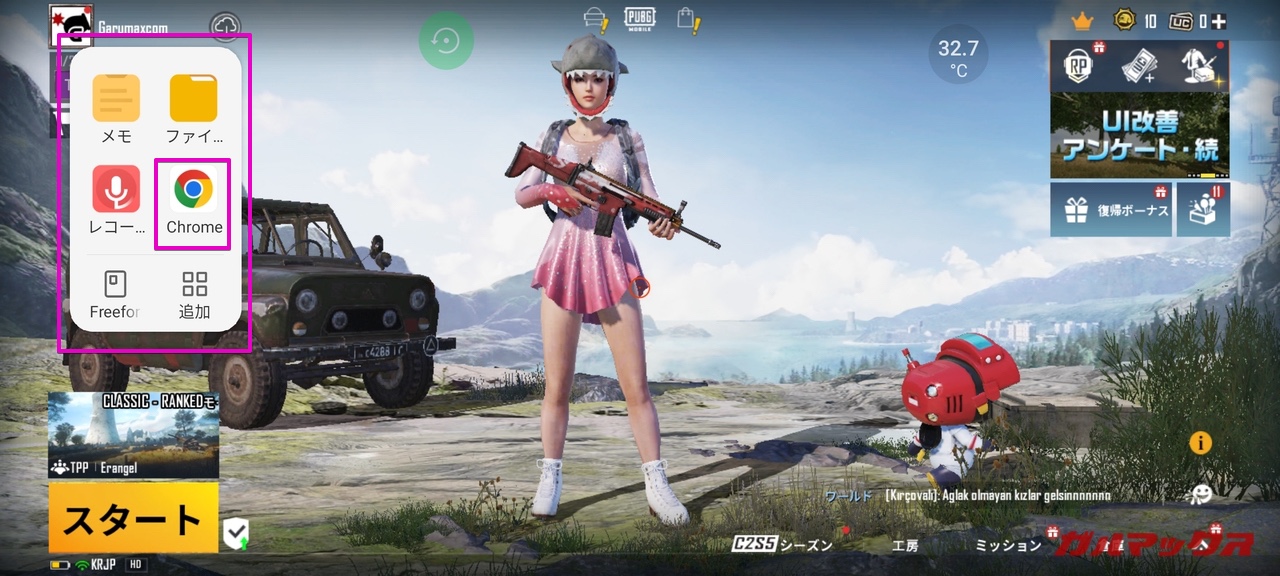Open the 工房 workshop menu
The width and height of the screenshot is (1280, 576).
904,545
